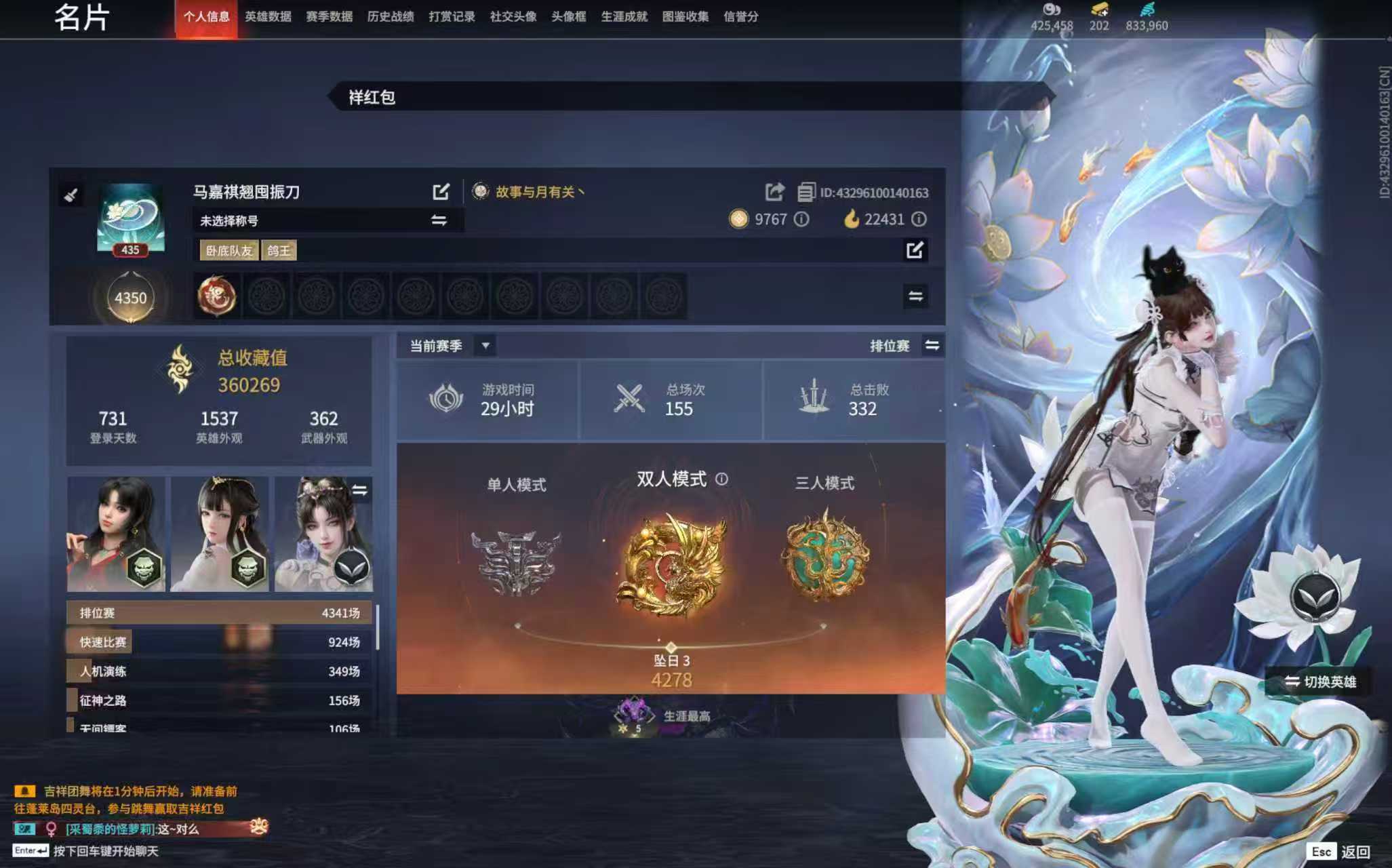Copy the player ID using the copy icon
1392x868 pixels.
pos(806,192)
